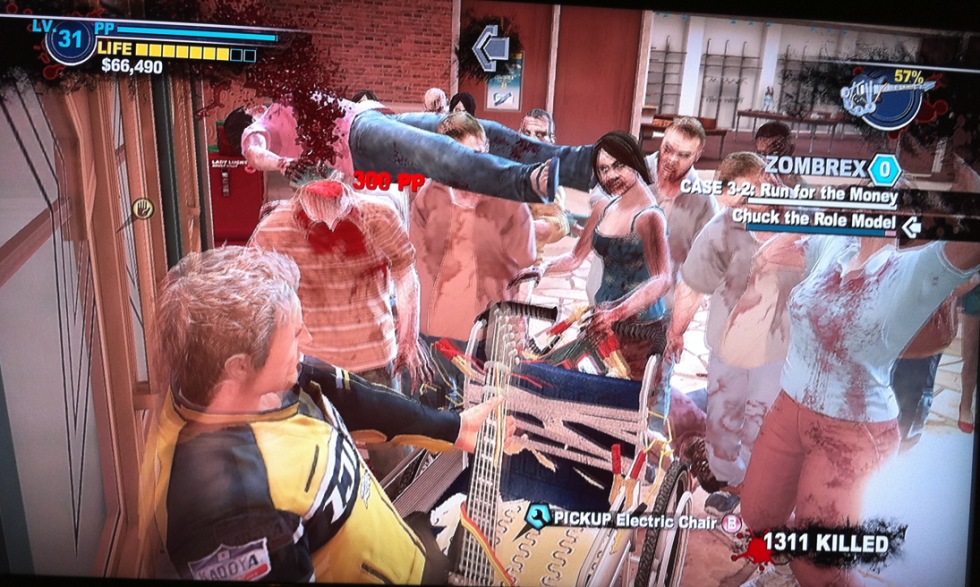Viewport: 980px width, 587px height.
Task: Click the white guide arrow at top center
Action: click(490, 48)
